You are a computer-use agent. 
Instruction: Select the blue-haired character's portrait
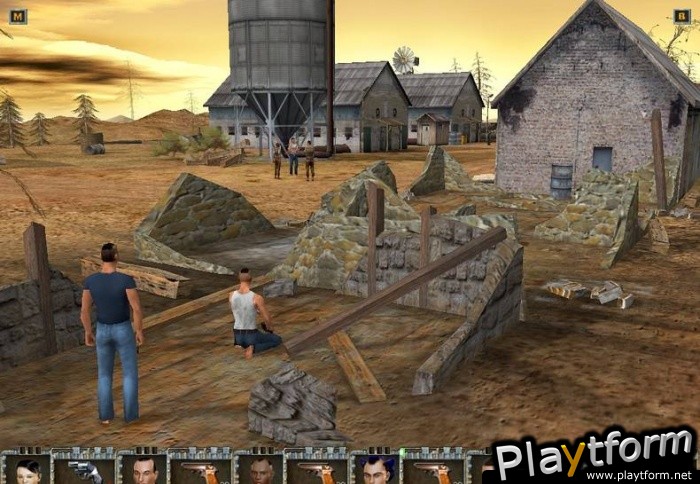(x=377, y=470)
